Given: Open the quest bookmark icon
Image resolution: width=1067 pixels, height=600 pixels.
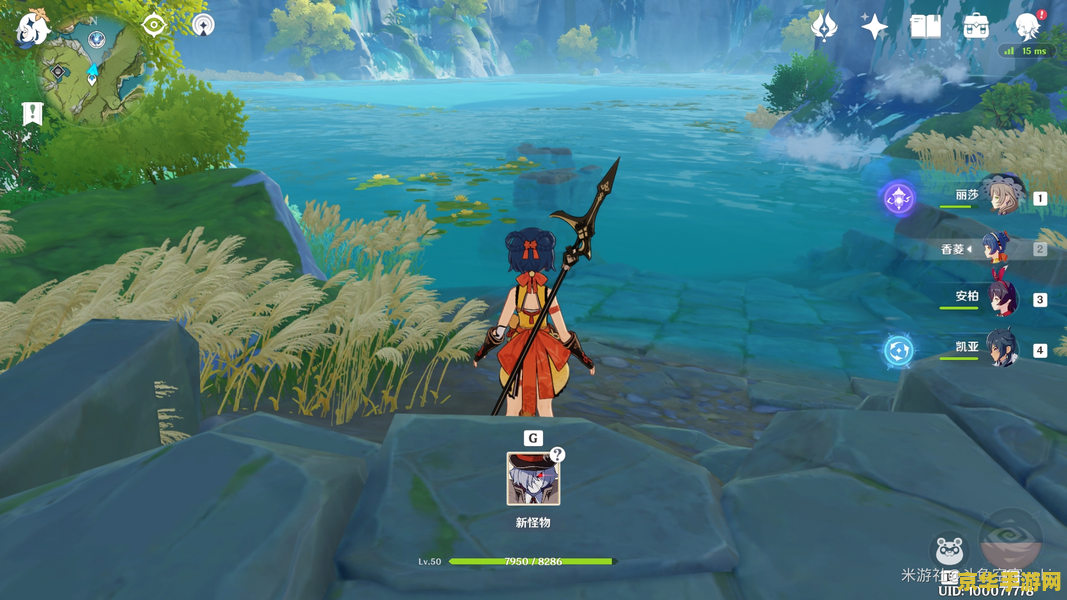Looking at the screenshot, I should (x=32, y=114).
